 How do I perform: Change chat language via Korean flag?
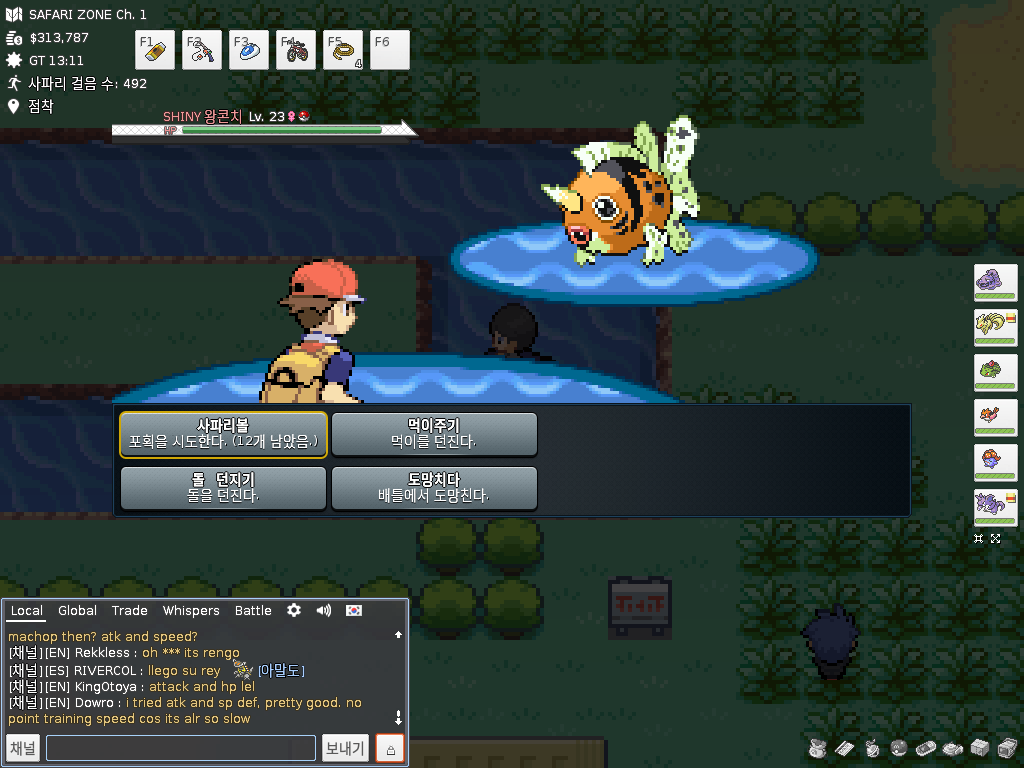354,610
